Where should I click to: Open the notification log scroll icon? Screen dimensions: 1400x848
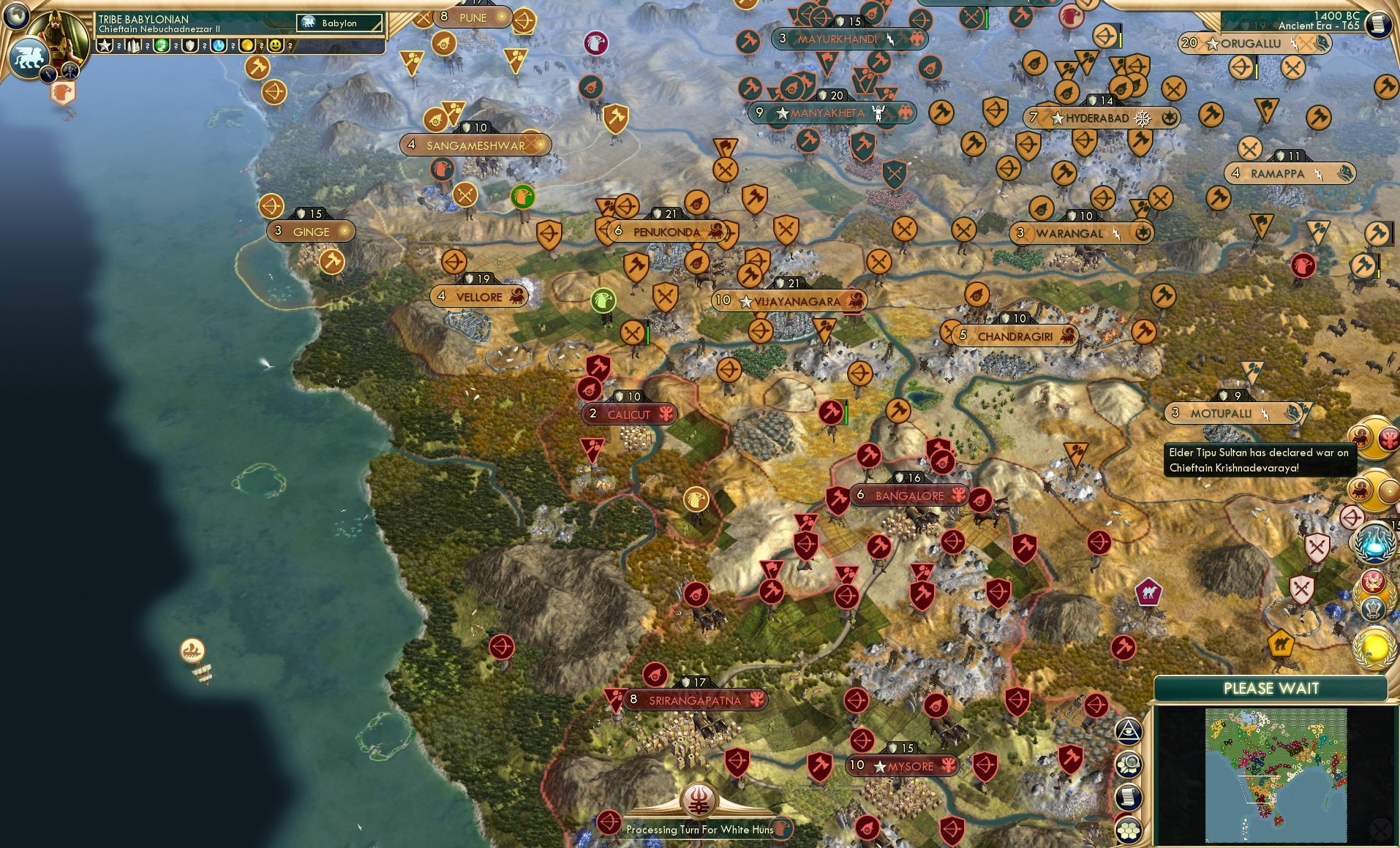click(x=1128, y=796)
